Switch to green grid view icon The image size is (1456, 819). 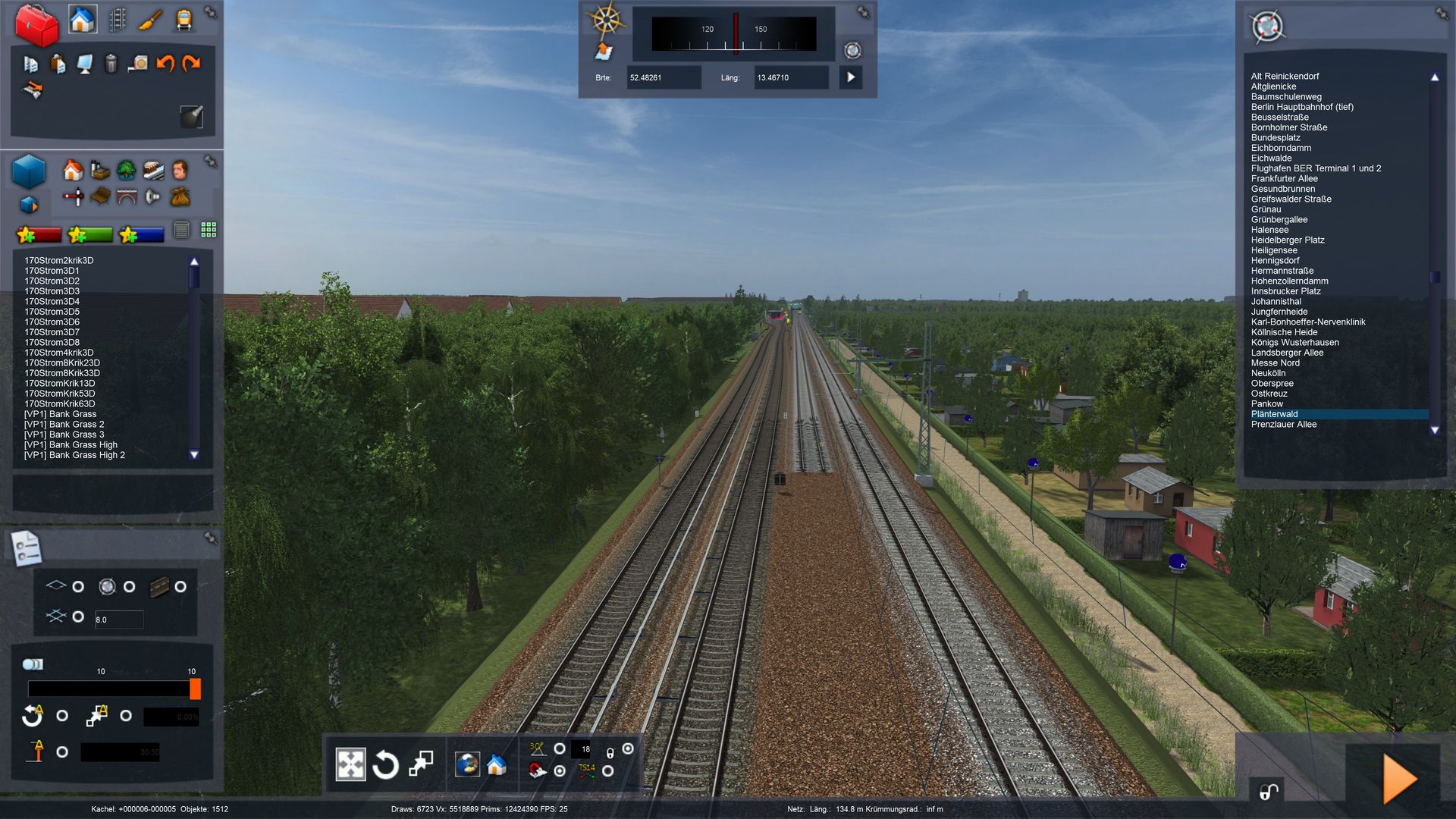coord(209,230)
